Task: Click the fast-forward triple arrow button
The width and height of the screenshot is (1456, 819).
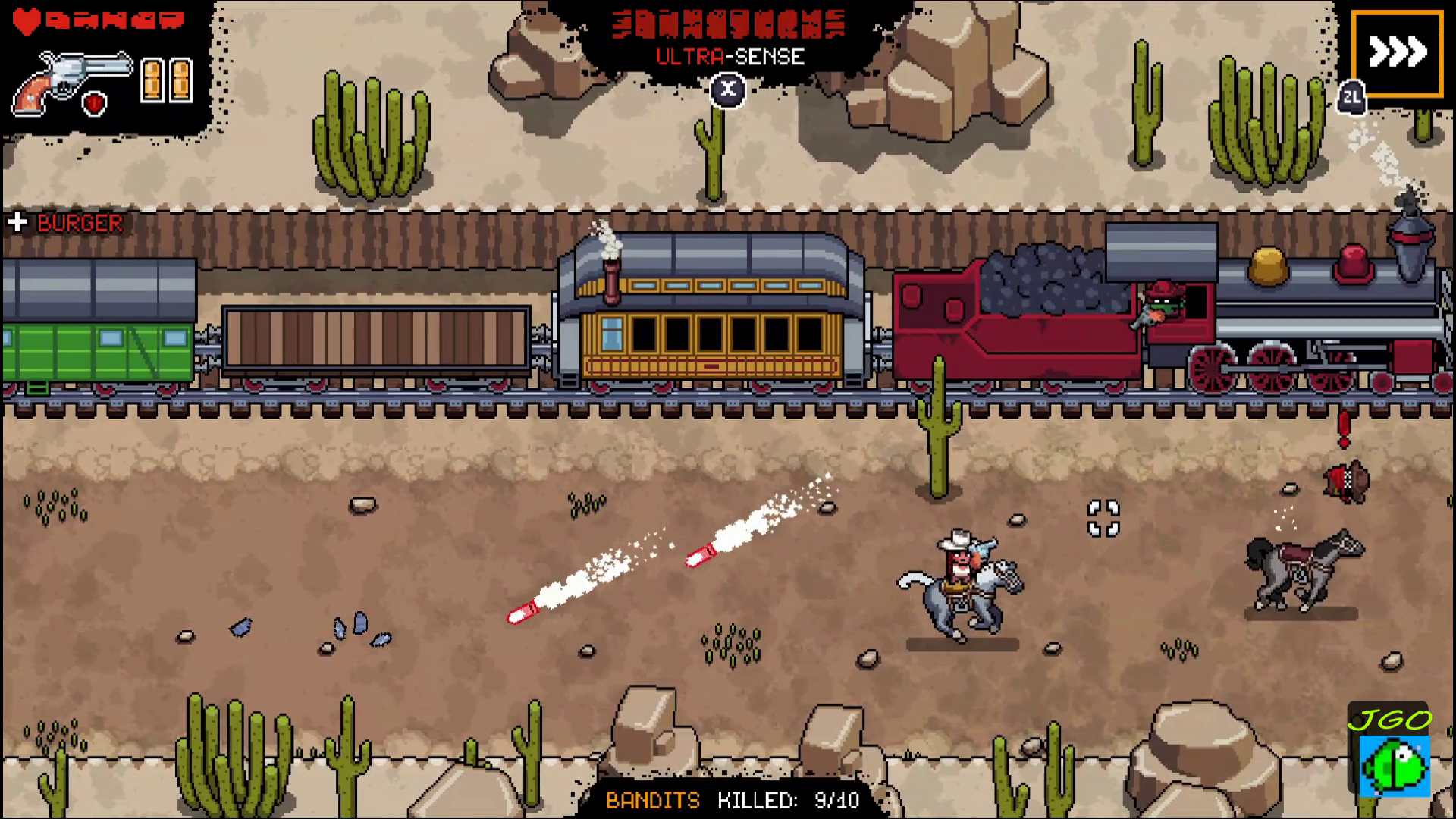Action: [1397, 53]
